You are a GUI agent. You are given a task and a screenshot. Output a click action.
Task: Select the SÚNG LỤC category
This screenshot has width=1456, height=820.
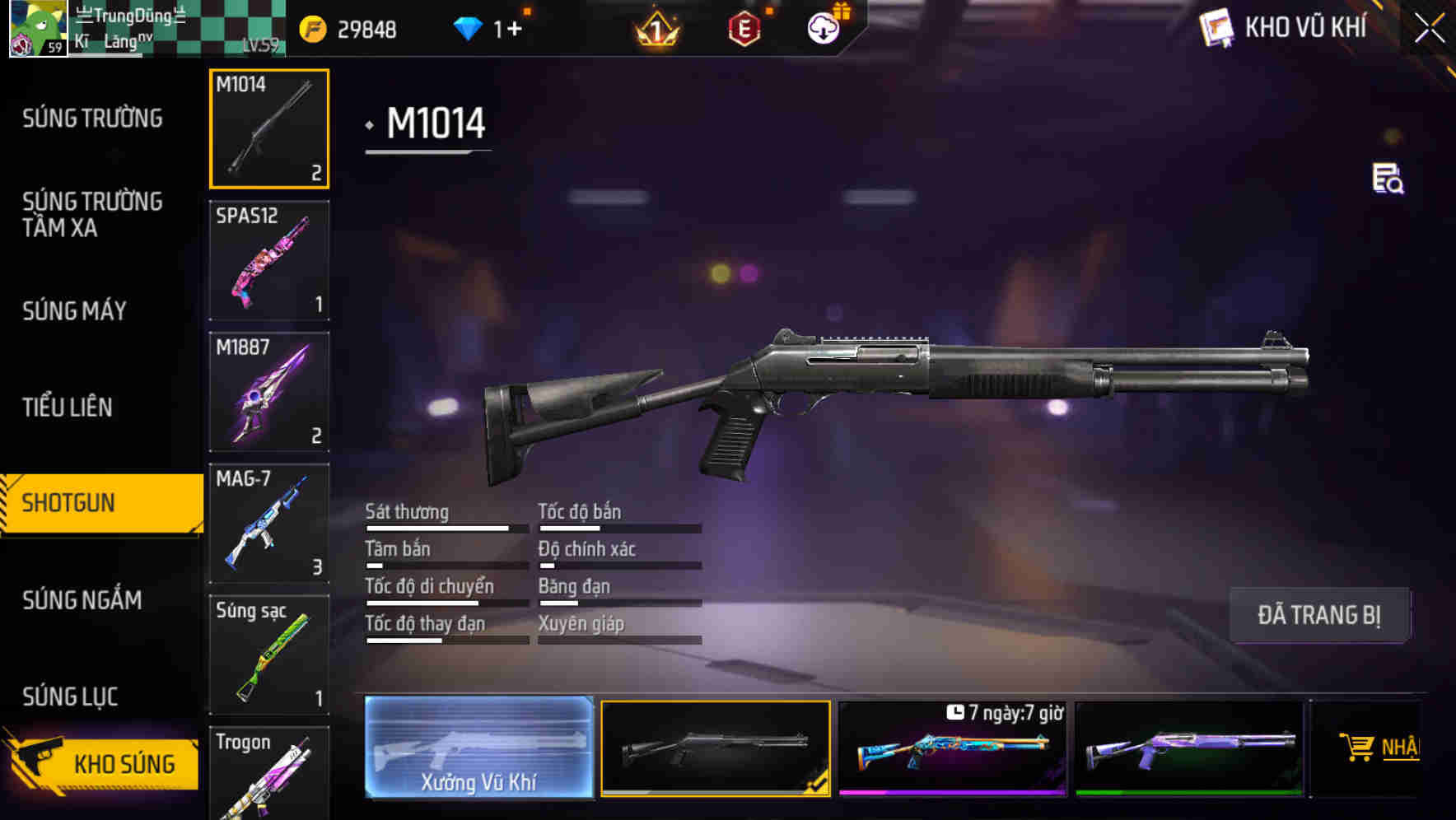[x=69, y=696]
